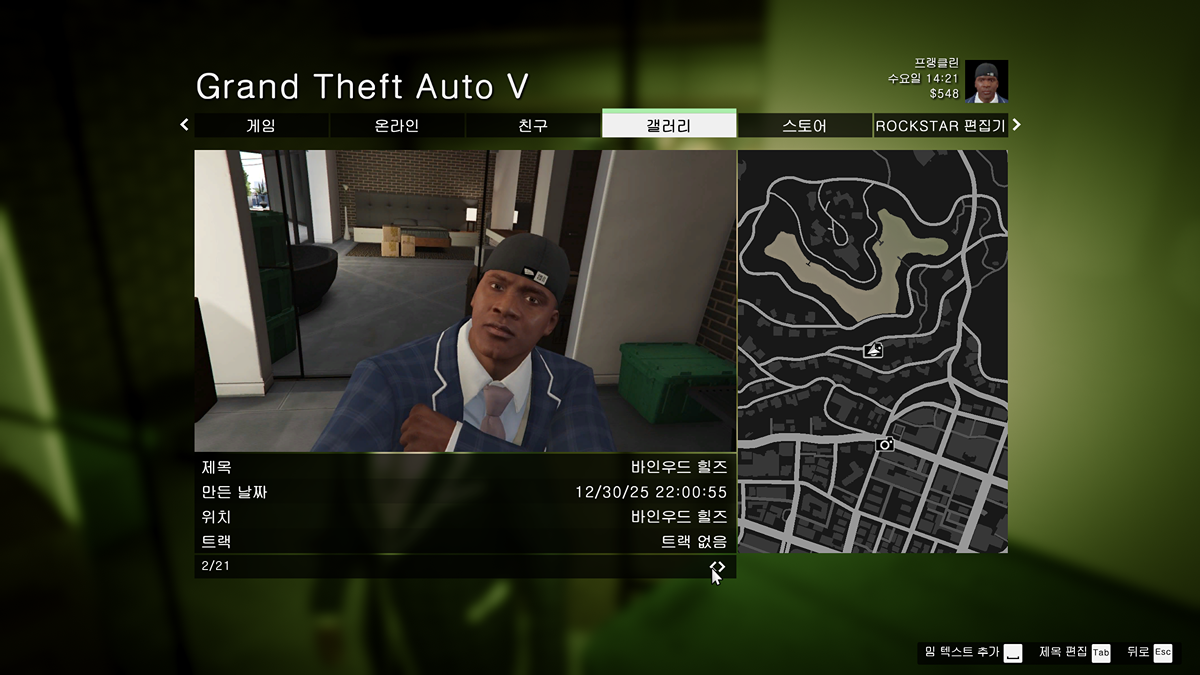This screenshot has width=1200, height=675.
Task: Click the right arrow beside the tabs
Action: pyautogui.click(x=1017, y=125)
